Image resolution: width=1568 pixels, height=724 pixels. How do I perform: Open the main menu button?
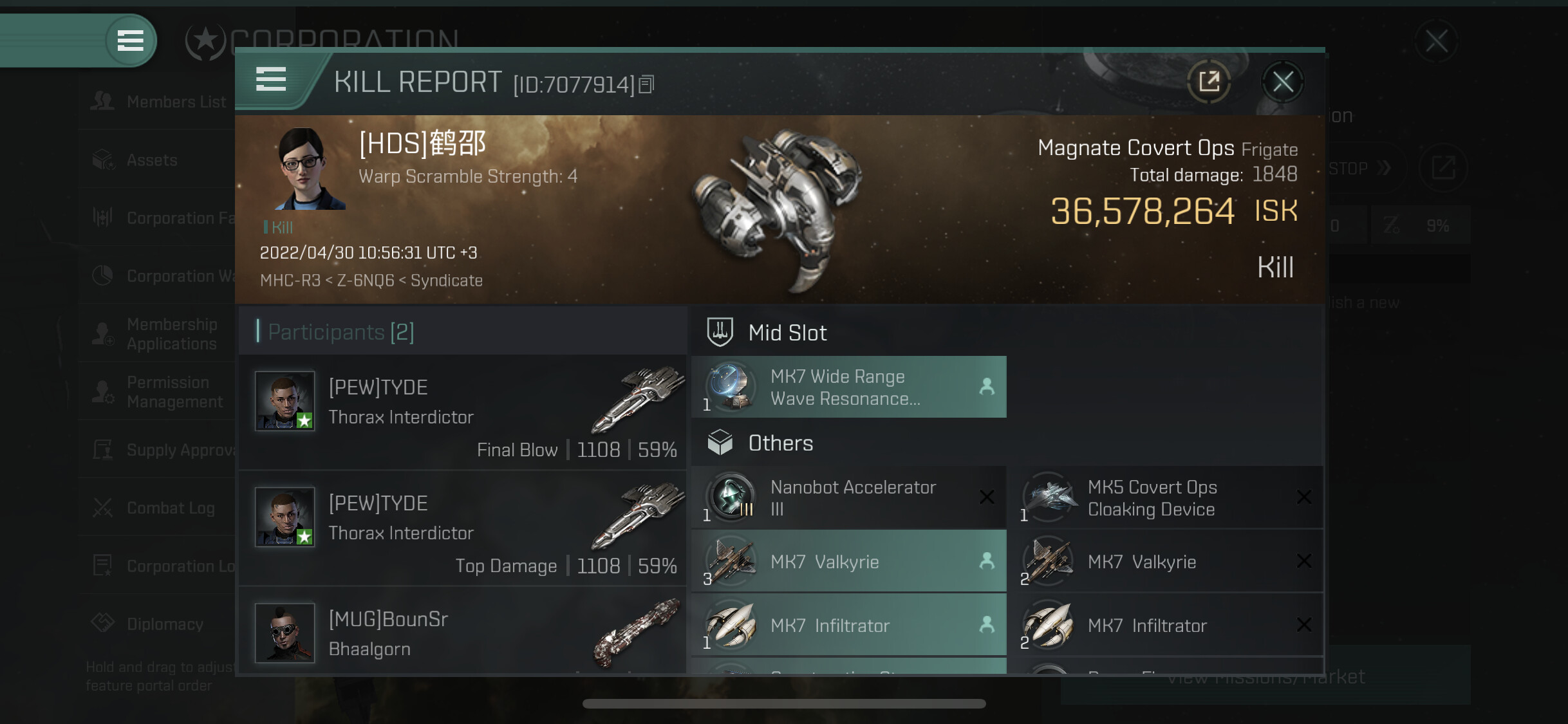click(130, 41)
